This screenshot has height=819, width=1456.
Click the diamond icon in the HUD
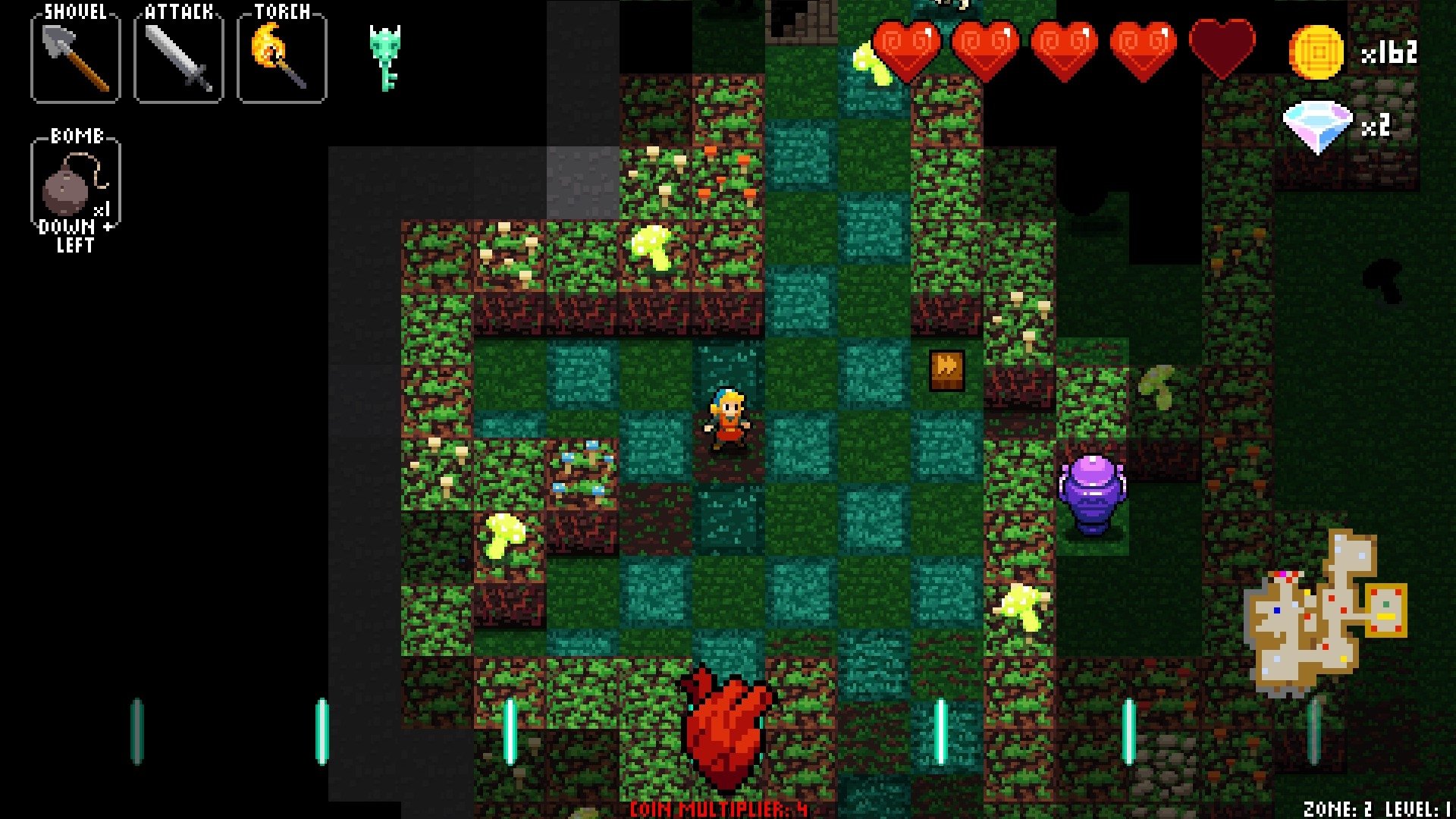click(x=1318, y=121)
